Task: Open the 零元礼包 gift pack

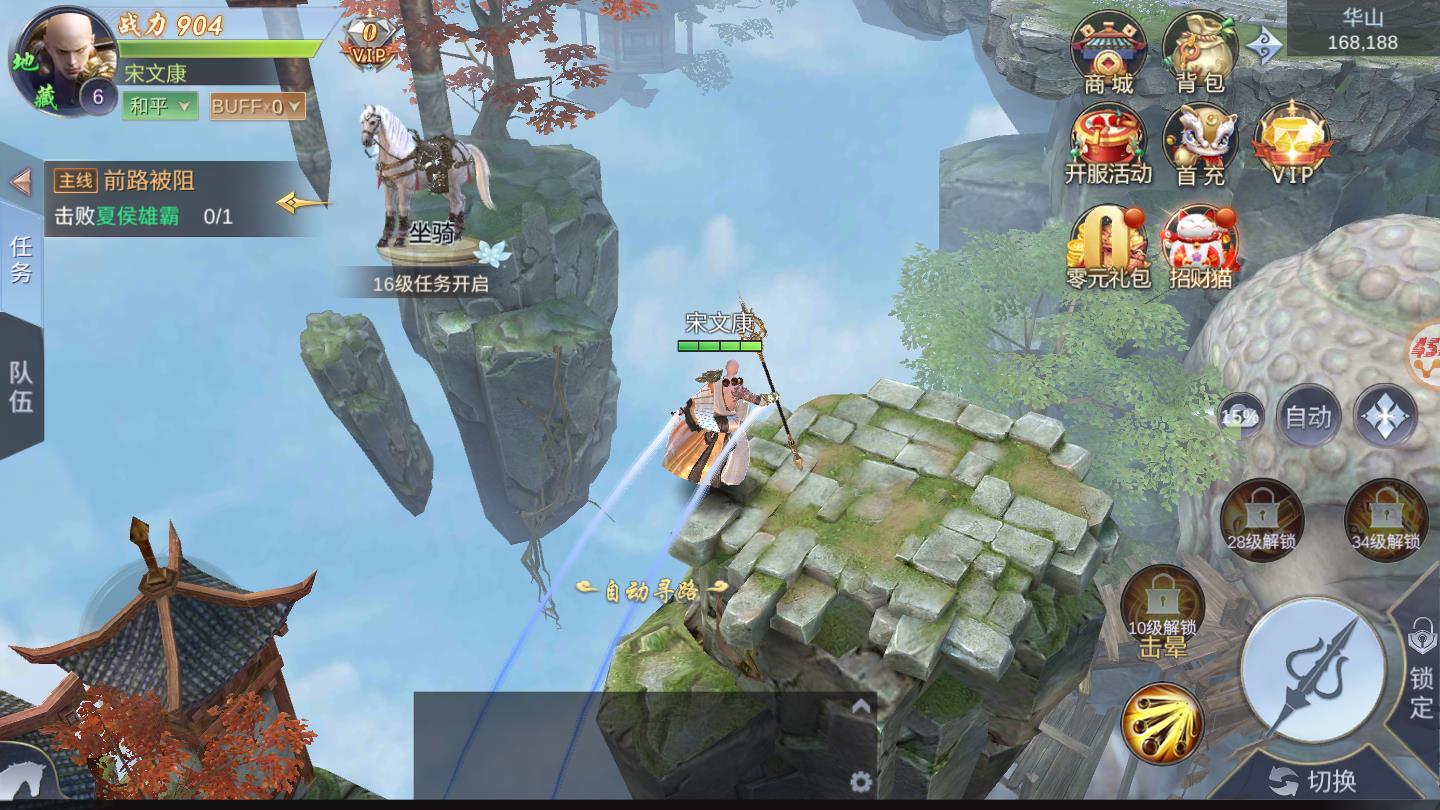Action: [x=1108, y=245]
